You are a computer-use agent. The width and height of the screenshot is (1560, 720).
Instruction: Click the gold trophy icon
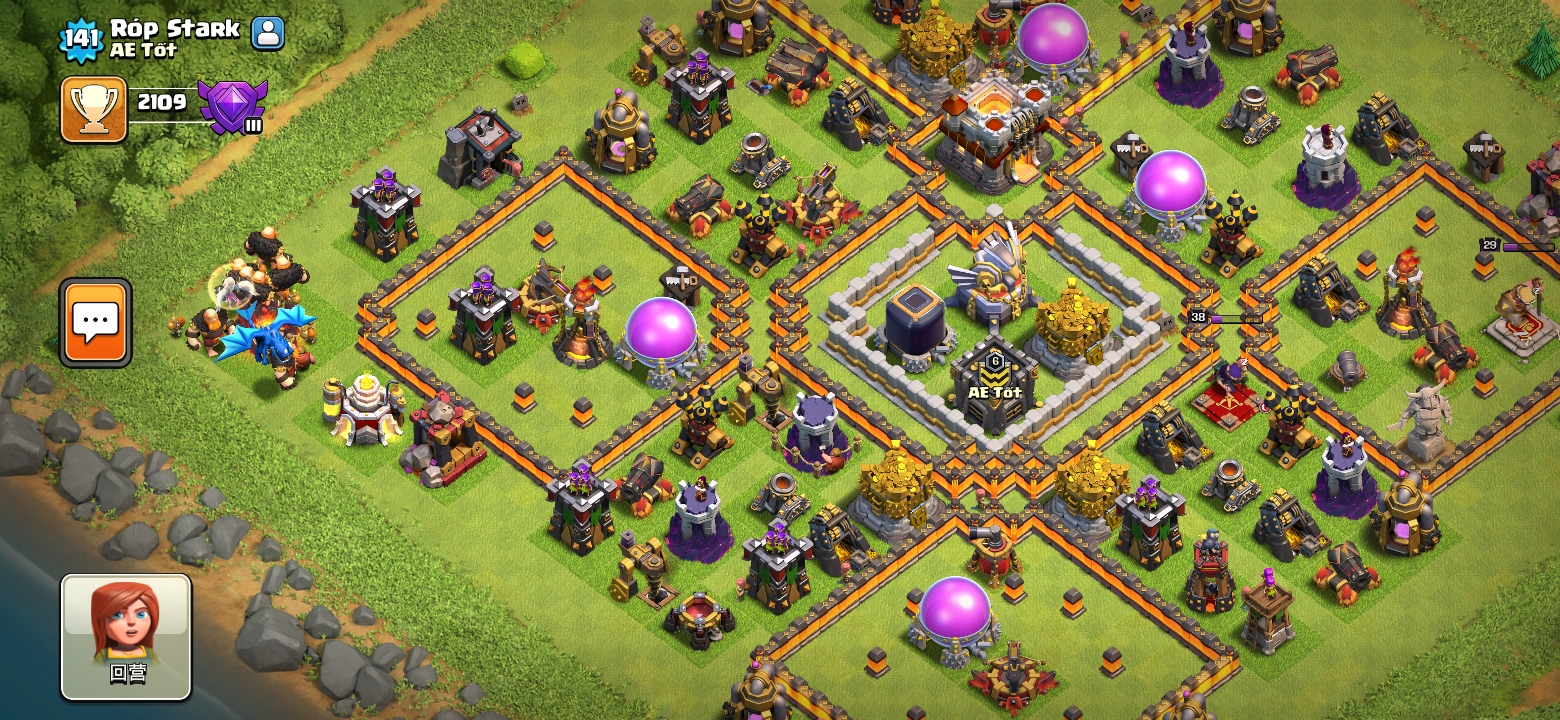coord(94,108)
